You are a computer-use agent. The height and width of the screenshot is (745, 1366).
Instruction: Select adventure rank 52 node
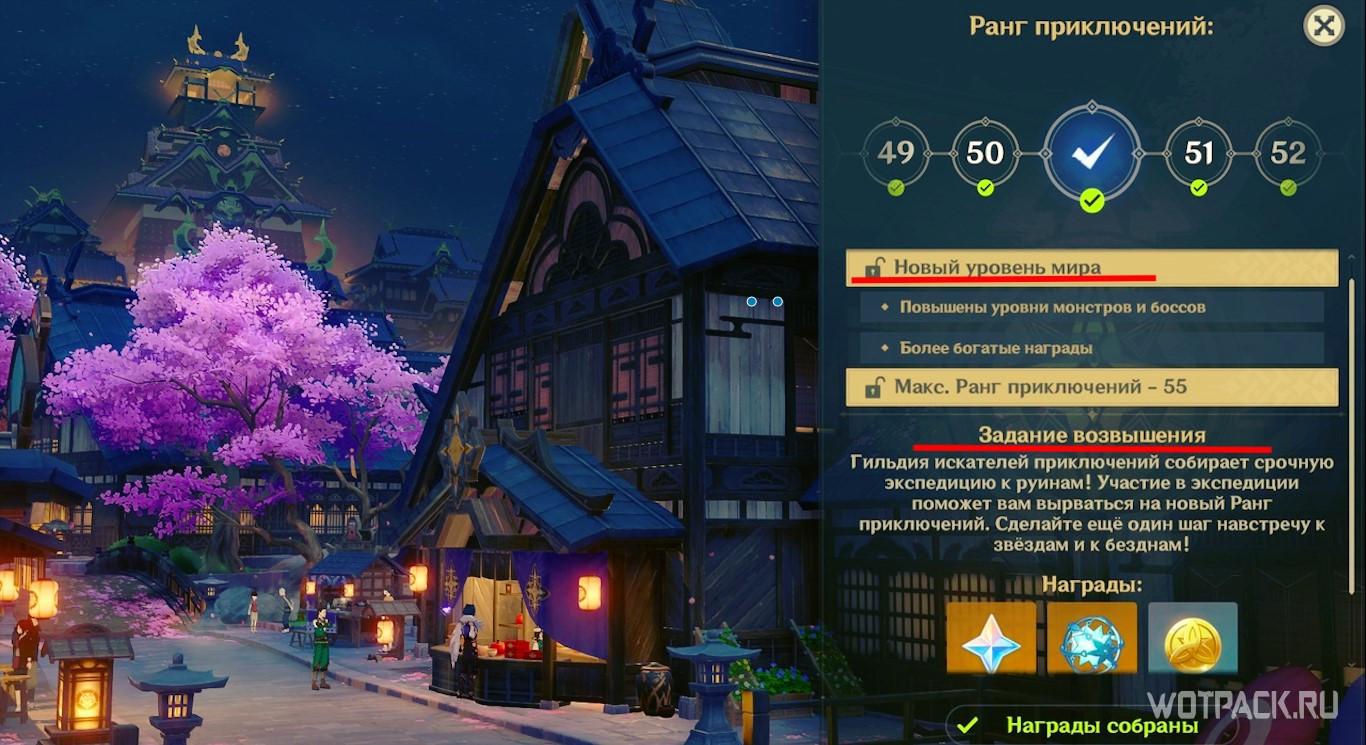[x=1288, y=153]
